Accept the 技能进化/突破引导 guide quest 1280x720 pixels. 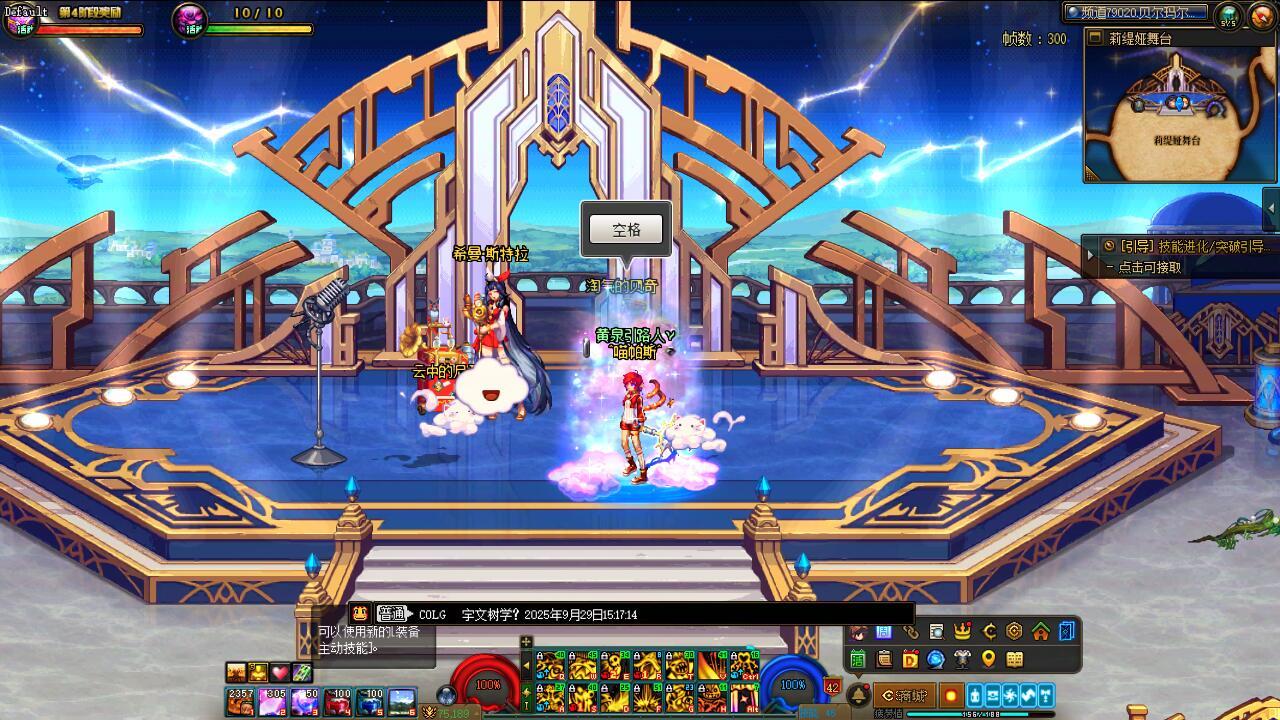coord(1185,246)
